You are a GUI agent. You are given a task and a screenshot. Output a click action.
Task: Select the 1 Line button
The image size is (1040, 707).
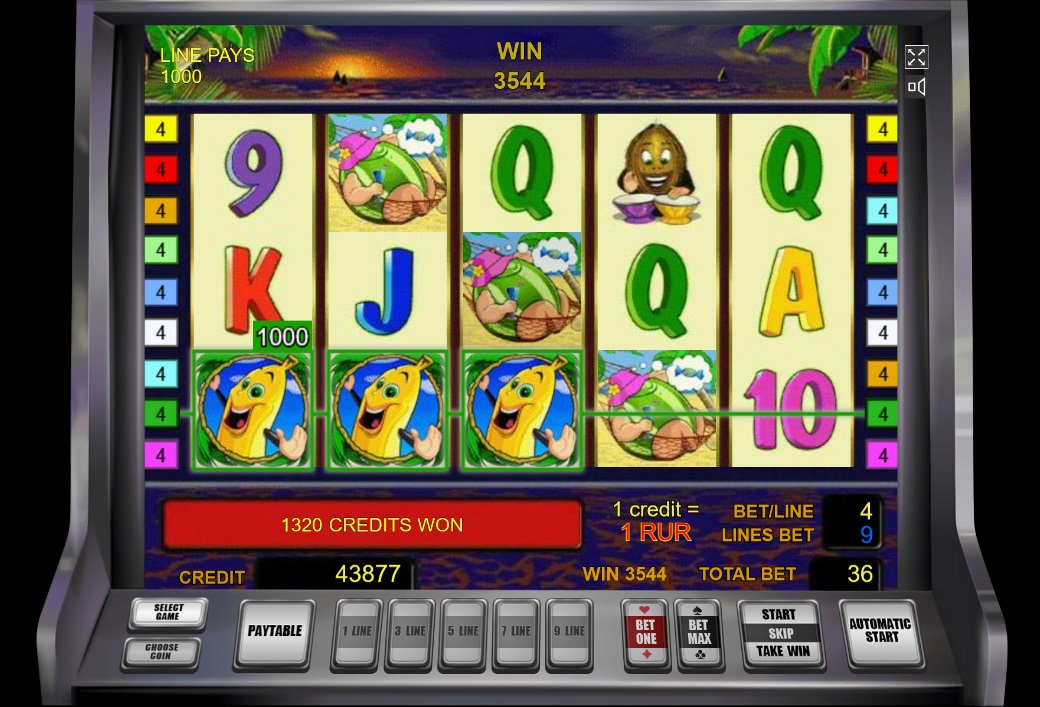357,632
